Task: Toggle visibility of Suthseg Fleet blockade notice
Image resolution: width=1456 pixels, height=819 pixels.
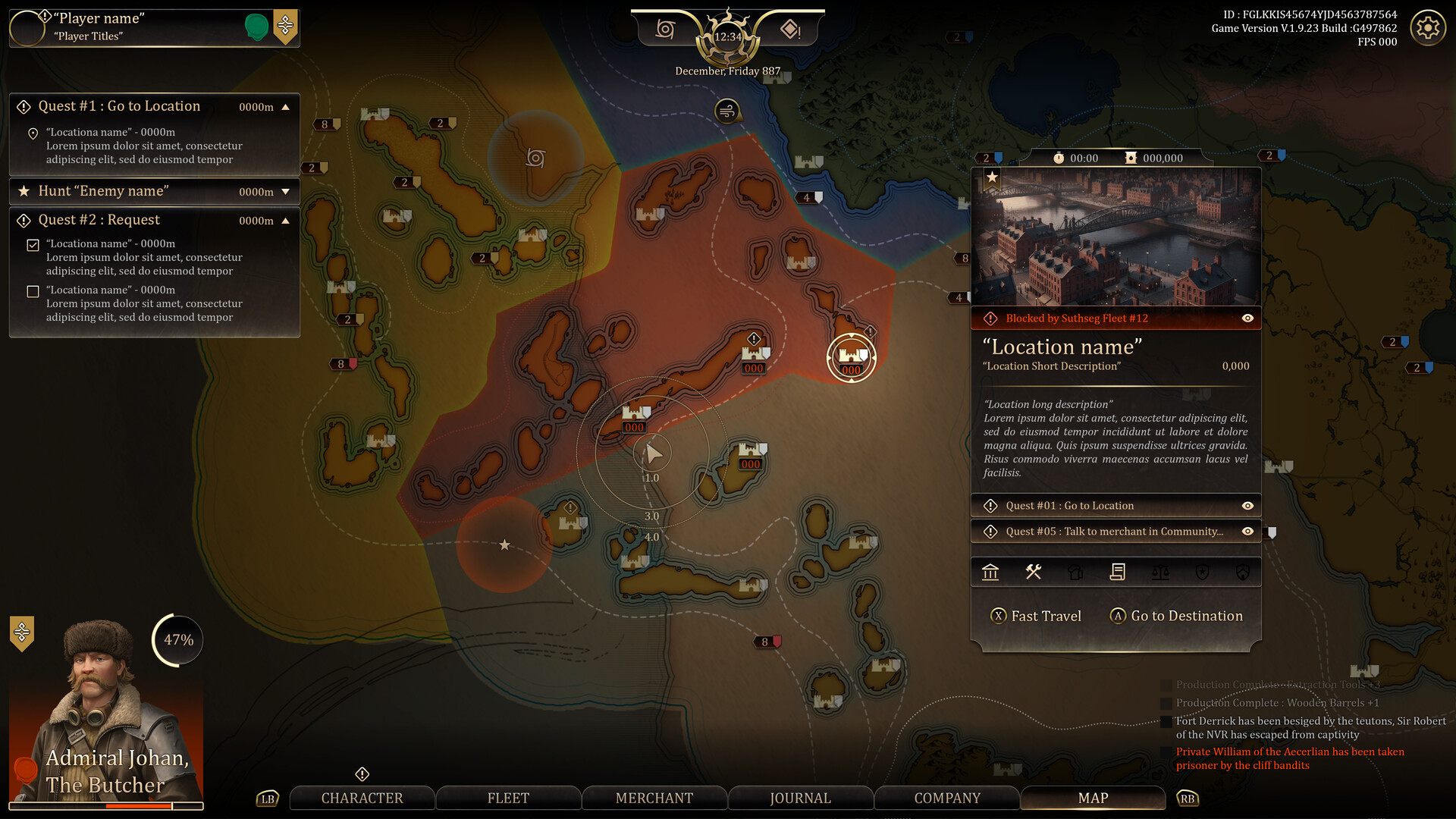Action: tap(1247, 318)
